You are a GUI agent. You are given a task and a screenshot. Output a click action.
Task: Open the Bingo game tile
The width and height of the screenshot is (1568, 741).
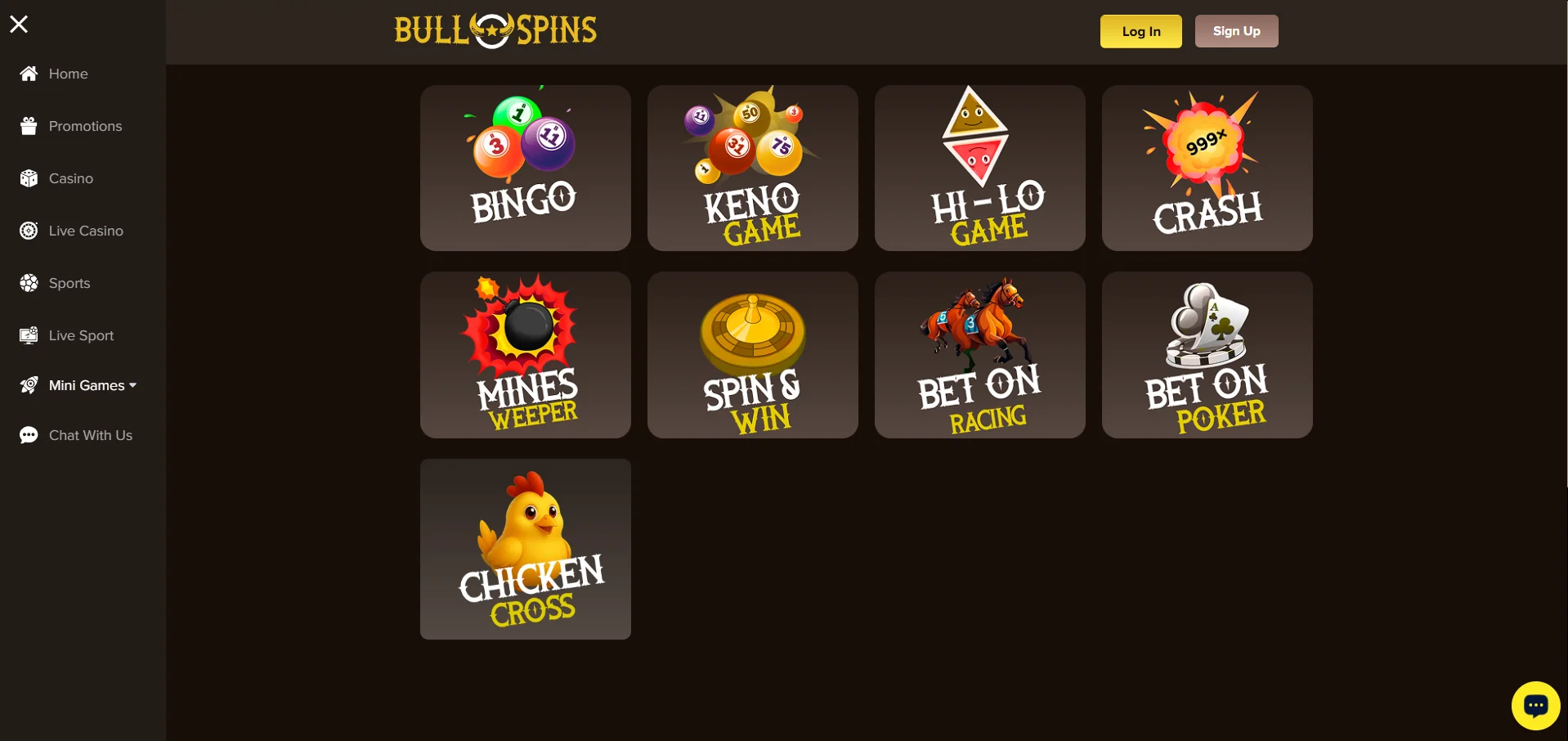[x=525, y=168]
